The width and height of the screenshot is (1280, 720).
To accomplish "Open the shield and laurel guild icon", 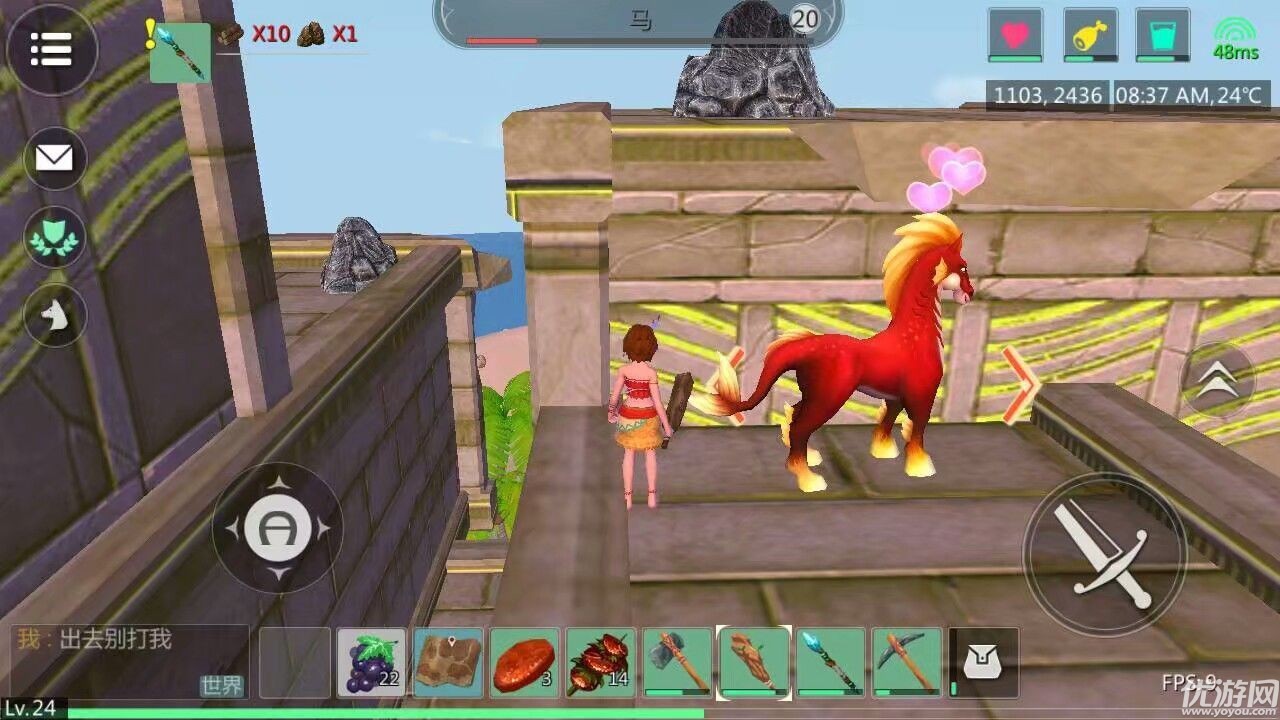I will (x=55, y=237).
